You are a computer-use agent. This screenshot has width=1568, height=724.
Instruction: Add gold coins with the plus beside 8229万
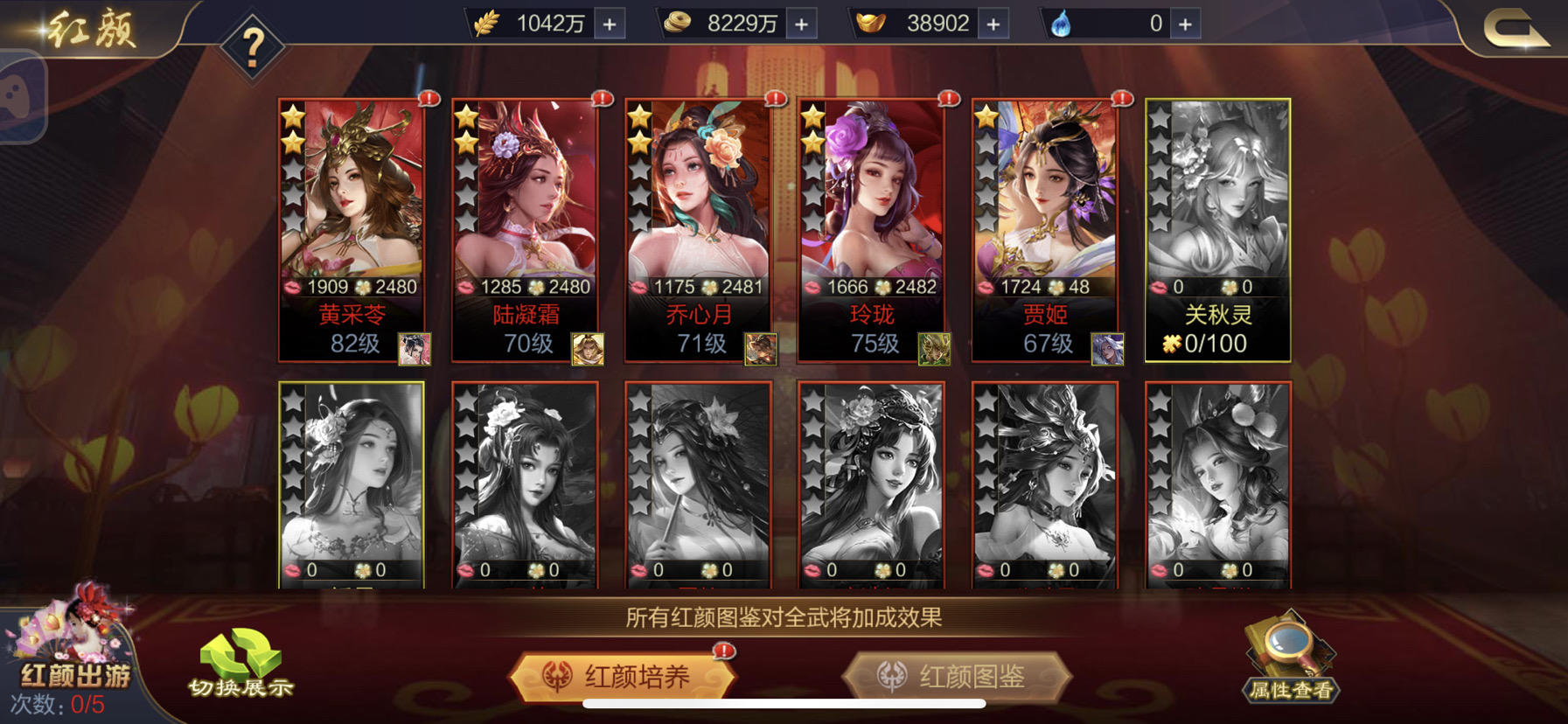pyautogui.click(x=800, y=24)
